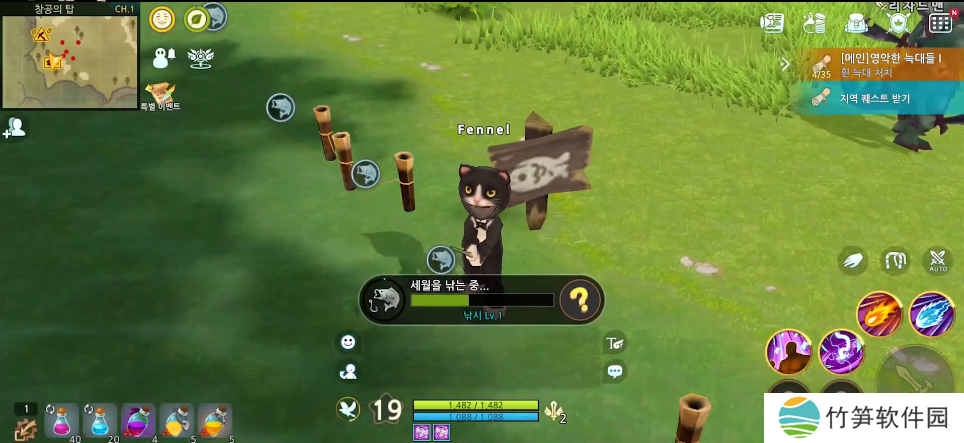Open the smiley emote button

click(x=348, y=342)
